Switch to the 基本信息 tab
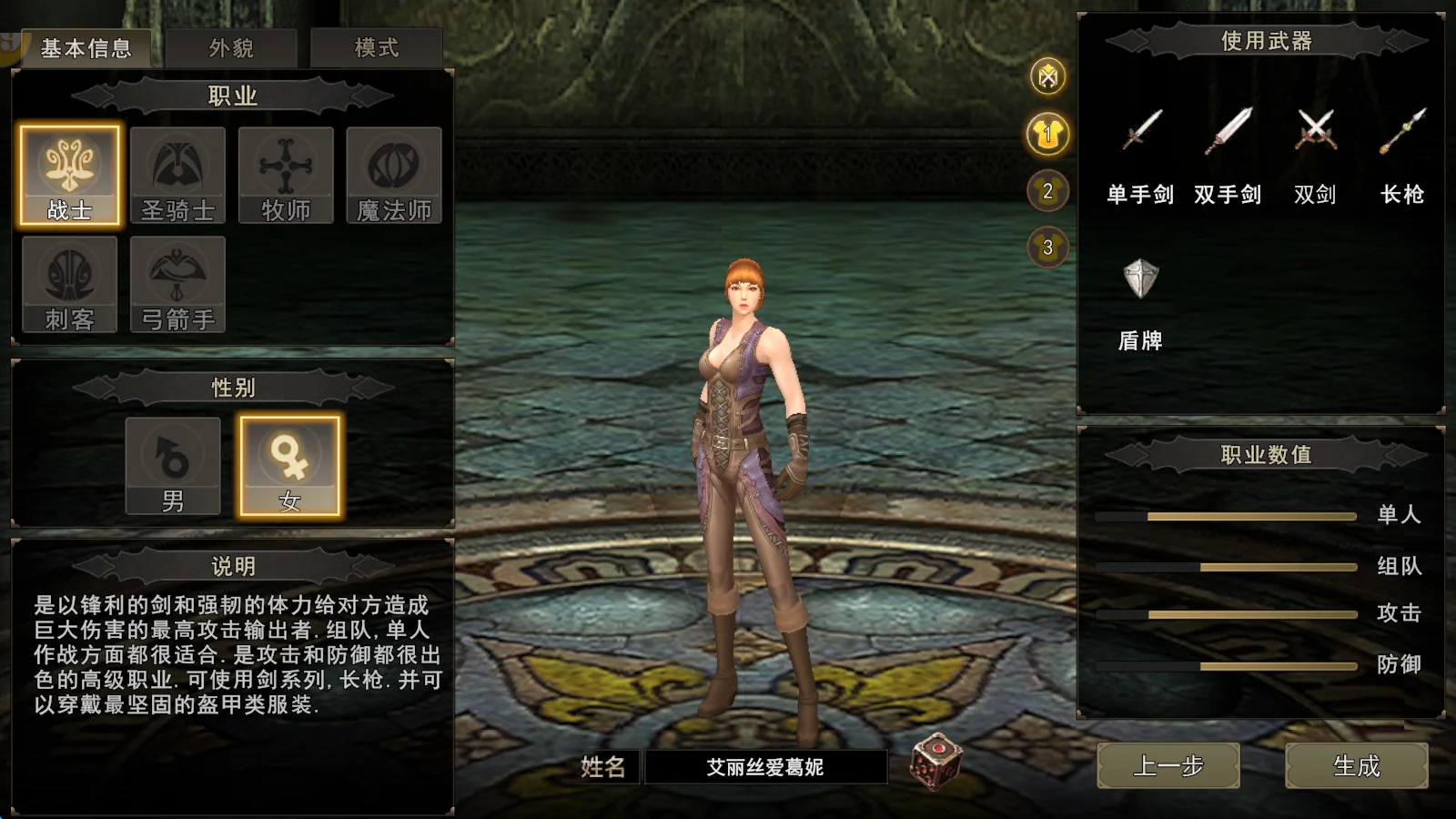This screenshot has height=819, width=1456. click(x=86, y=47)
